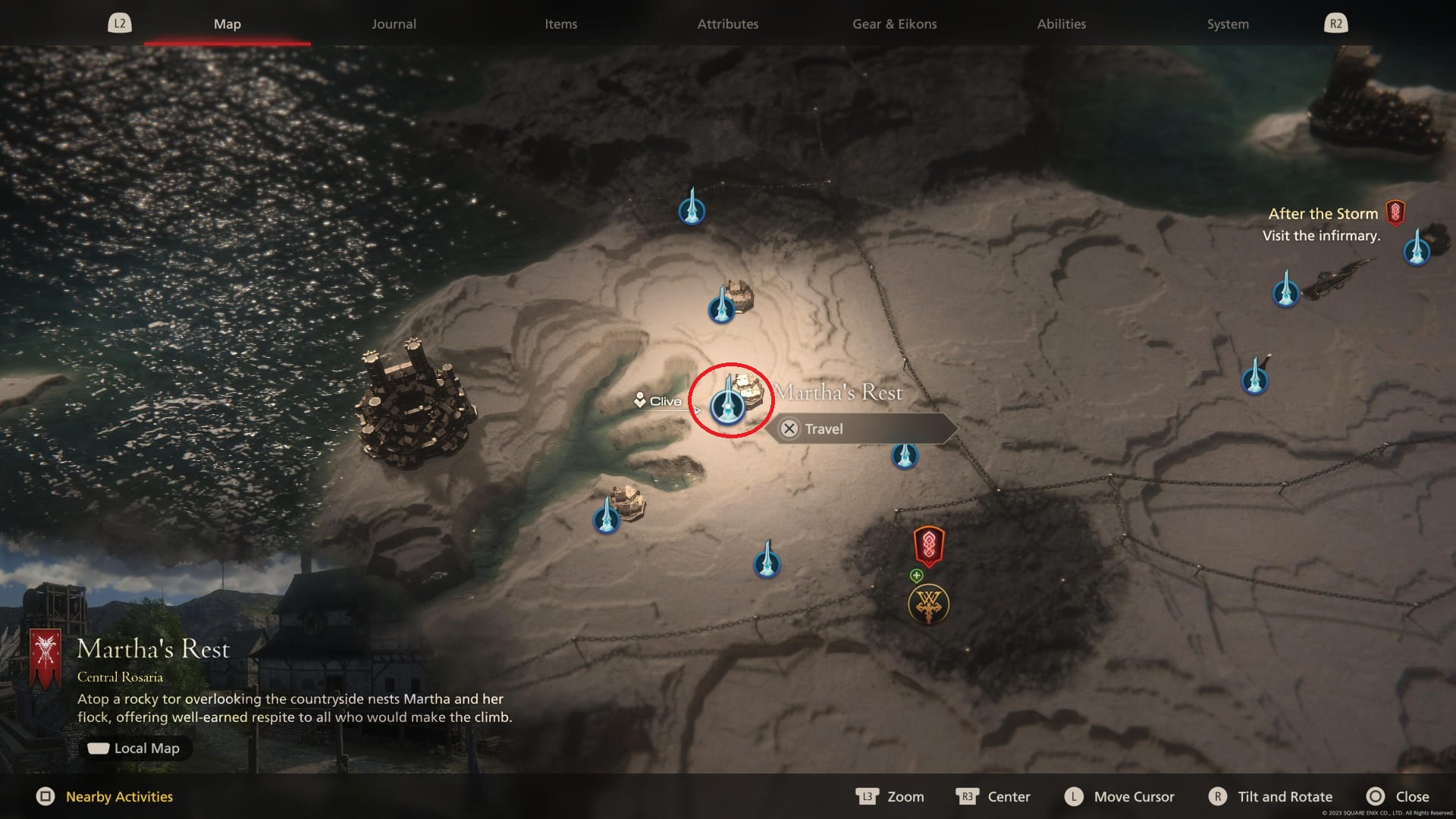The height and width of the screenshot is (819, 1456).
Task: Click the obelisk icon at the top of the map
Action: (692, 211)
